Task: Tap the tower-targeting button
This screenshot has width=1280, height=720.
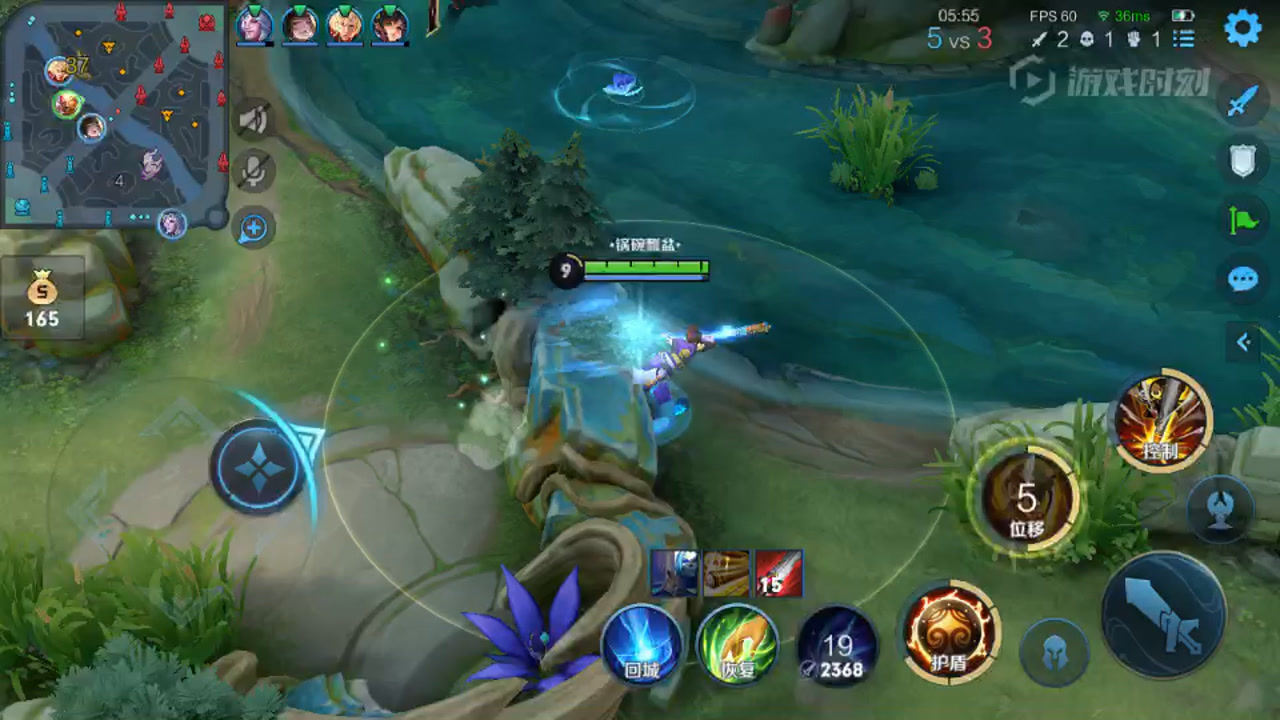Action: click(1220, 509)
